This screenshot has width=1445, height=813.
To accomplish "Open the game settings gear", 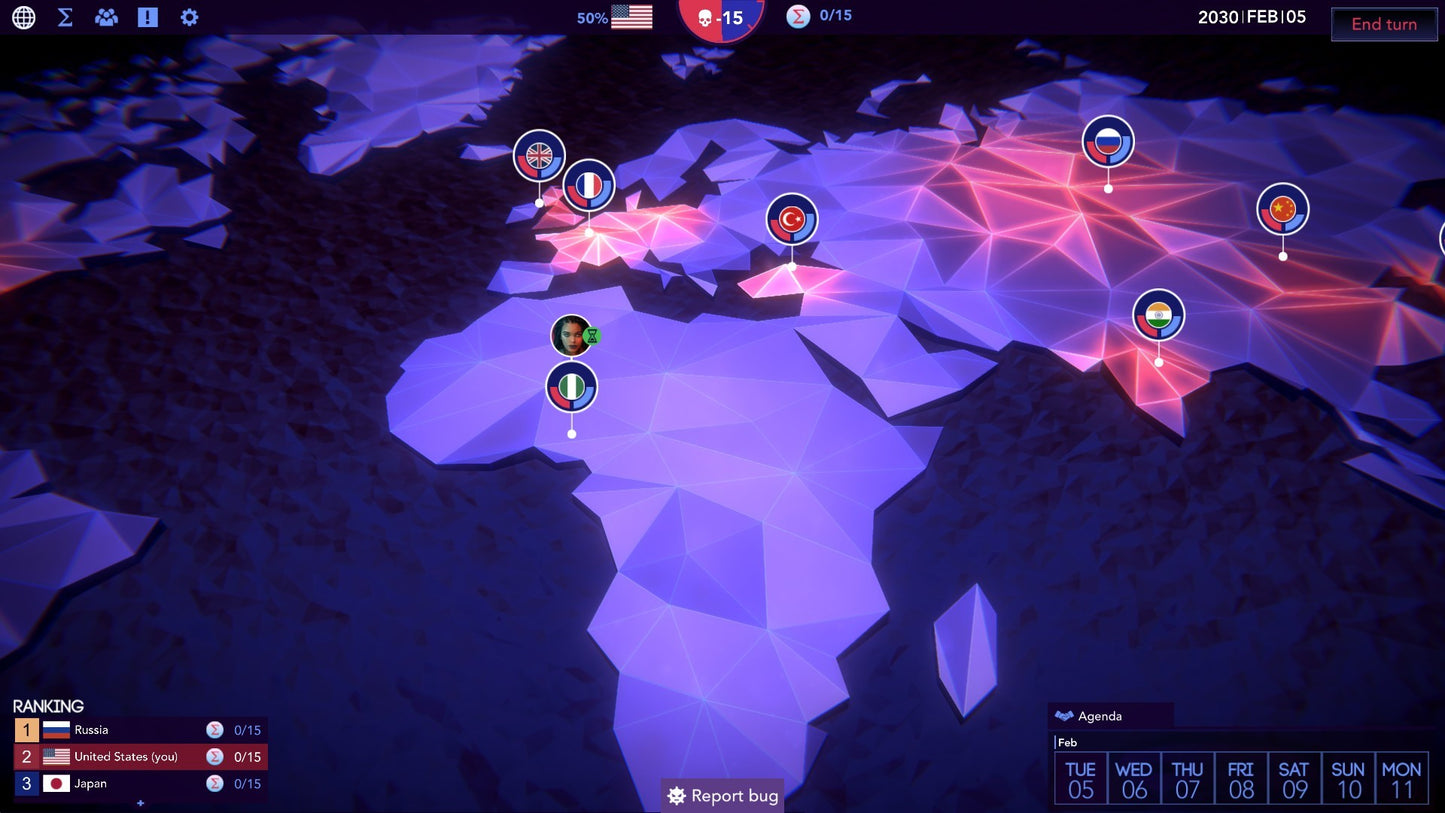I will (189, 17).
